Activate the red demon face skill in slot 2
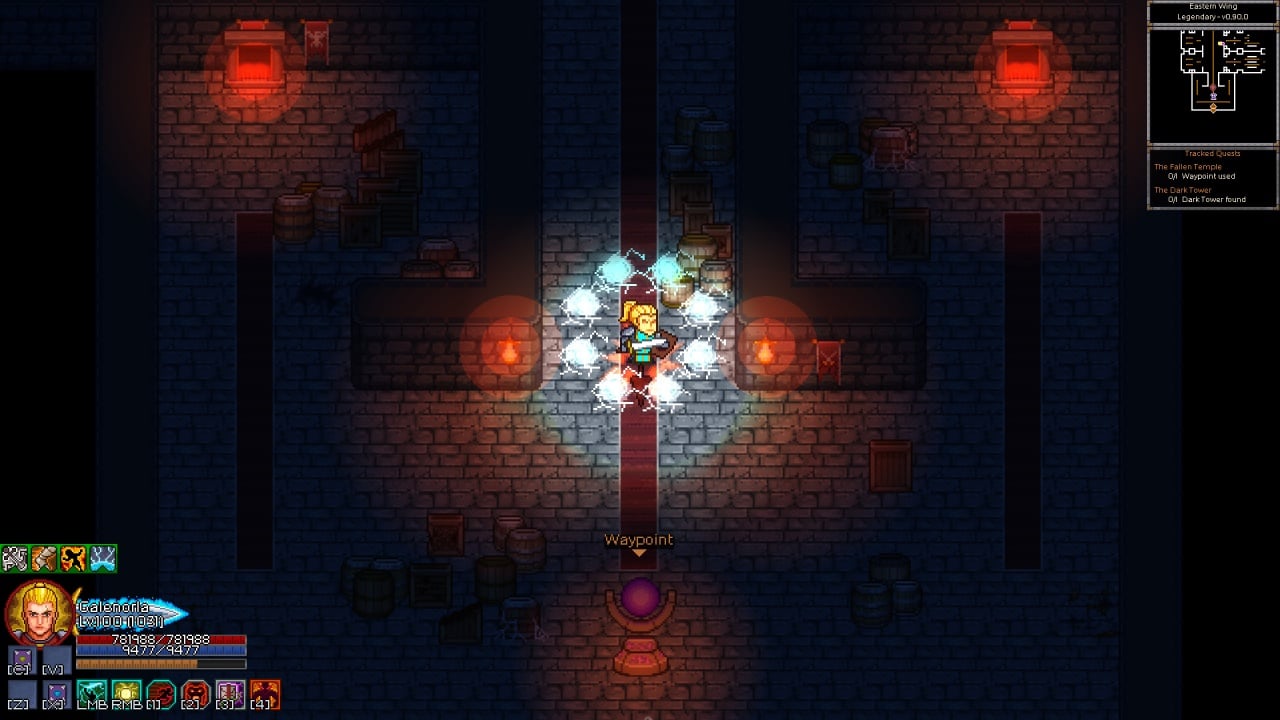This screenshot has width=1280, height=720. pyautogui.click(x=196, y=692)
